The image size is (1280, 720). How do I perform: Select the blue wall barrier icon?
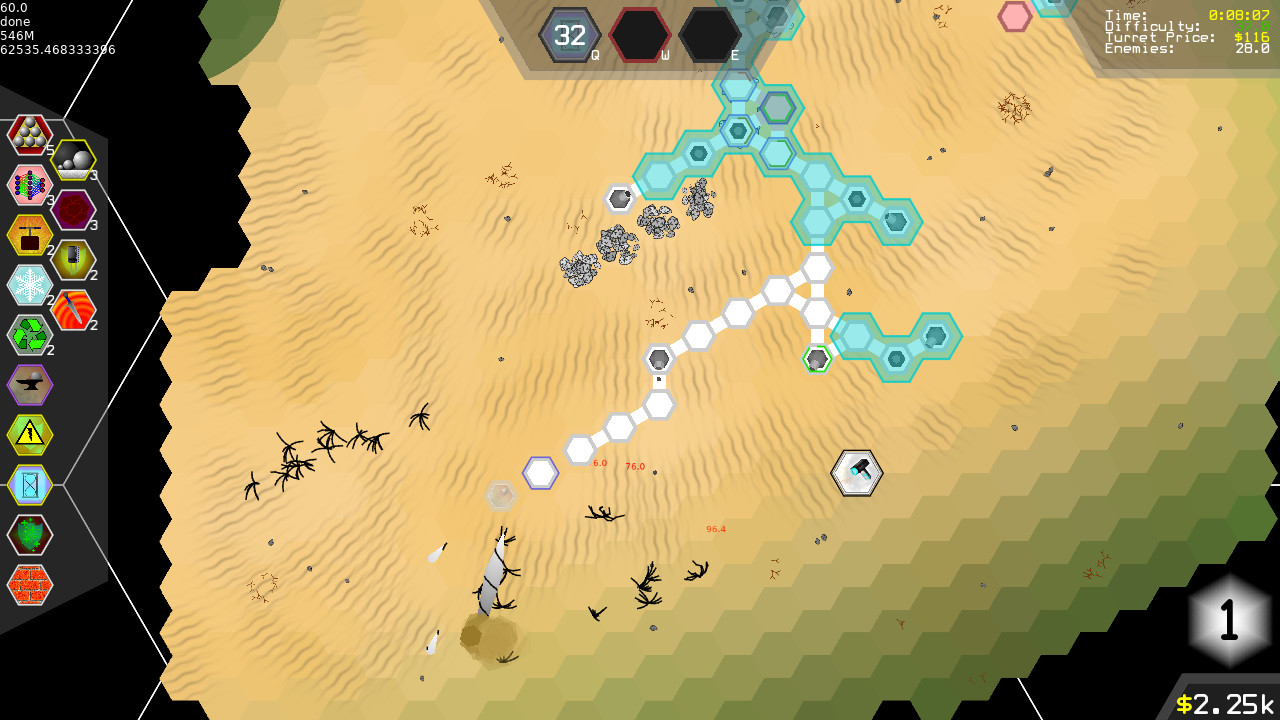coord(30,484)
